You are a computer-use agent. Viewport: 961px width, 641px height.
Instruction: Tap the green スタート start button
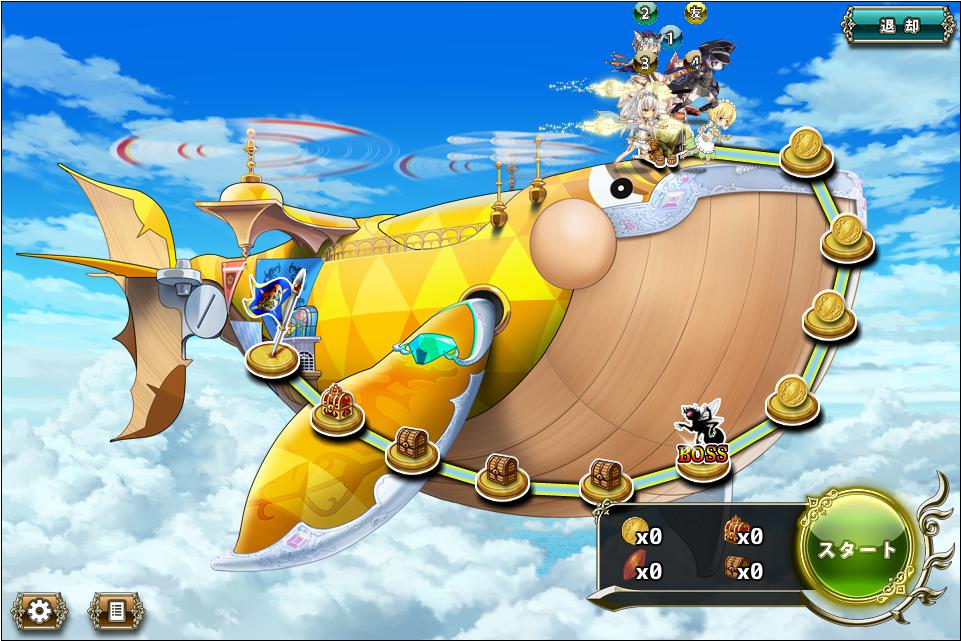click(857, 548)
